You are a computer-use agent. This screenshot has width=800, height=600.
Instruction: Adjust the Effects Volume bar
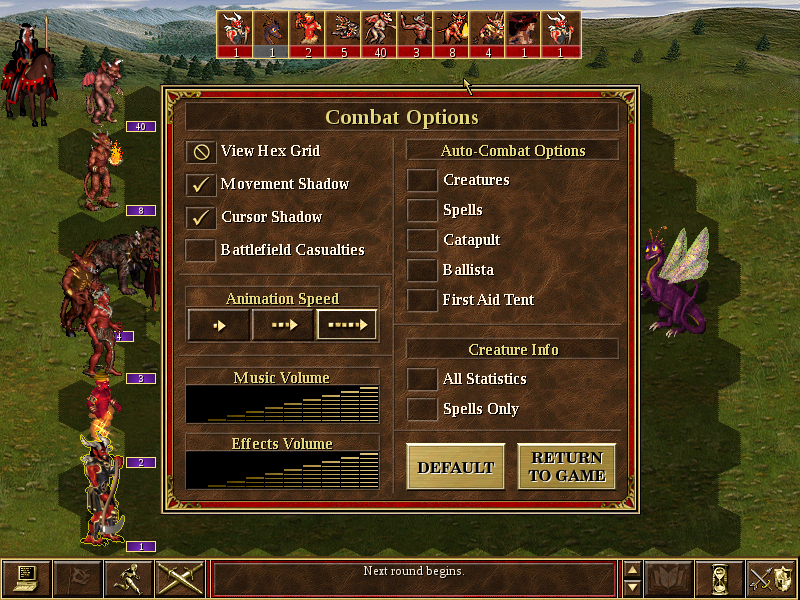(283, 470)
